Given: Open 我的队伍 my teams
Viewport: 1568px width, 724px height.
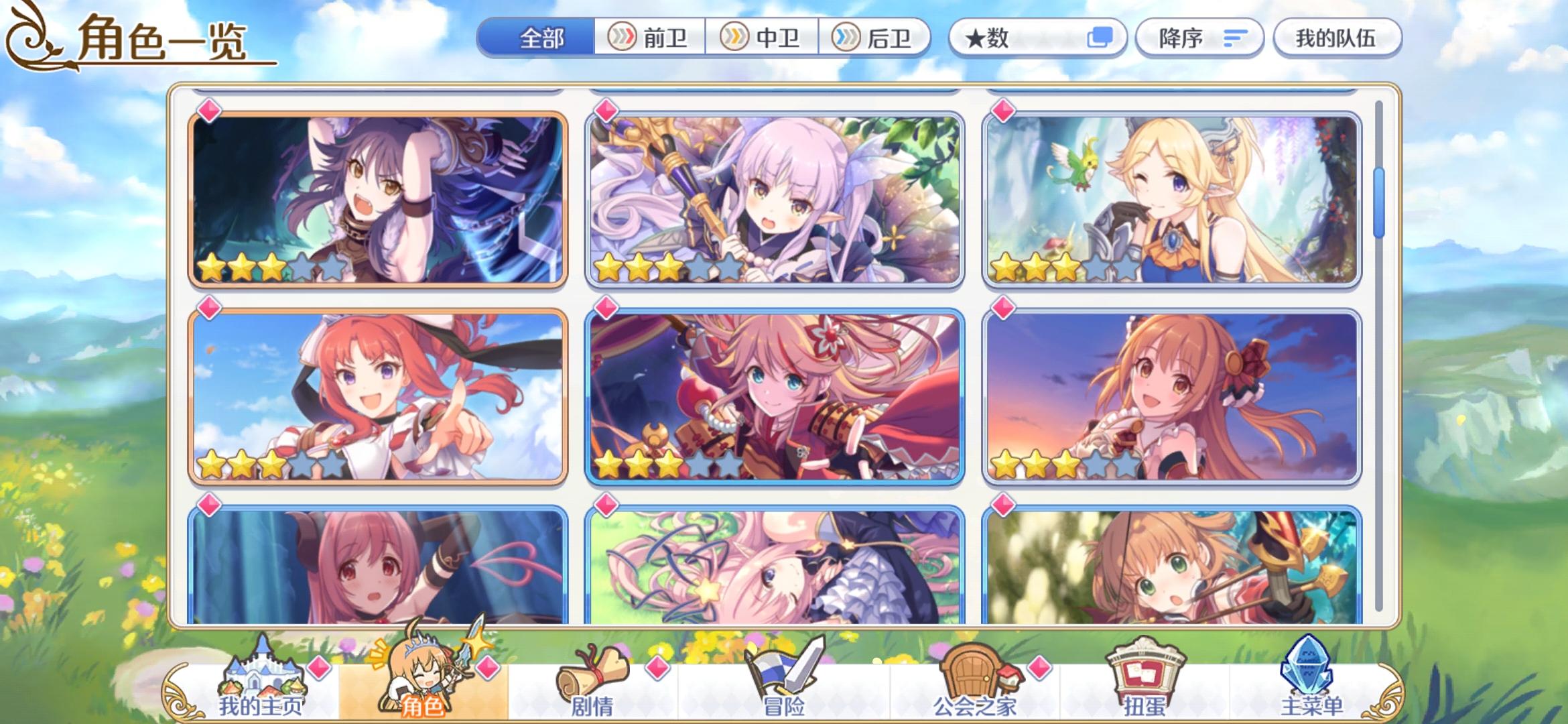Looking at the screenshot, I should tap(1337, 38).
